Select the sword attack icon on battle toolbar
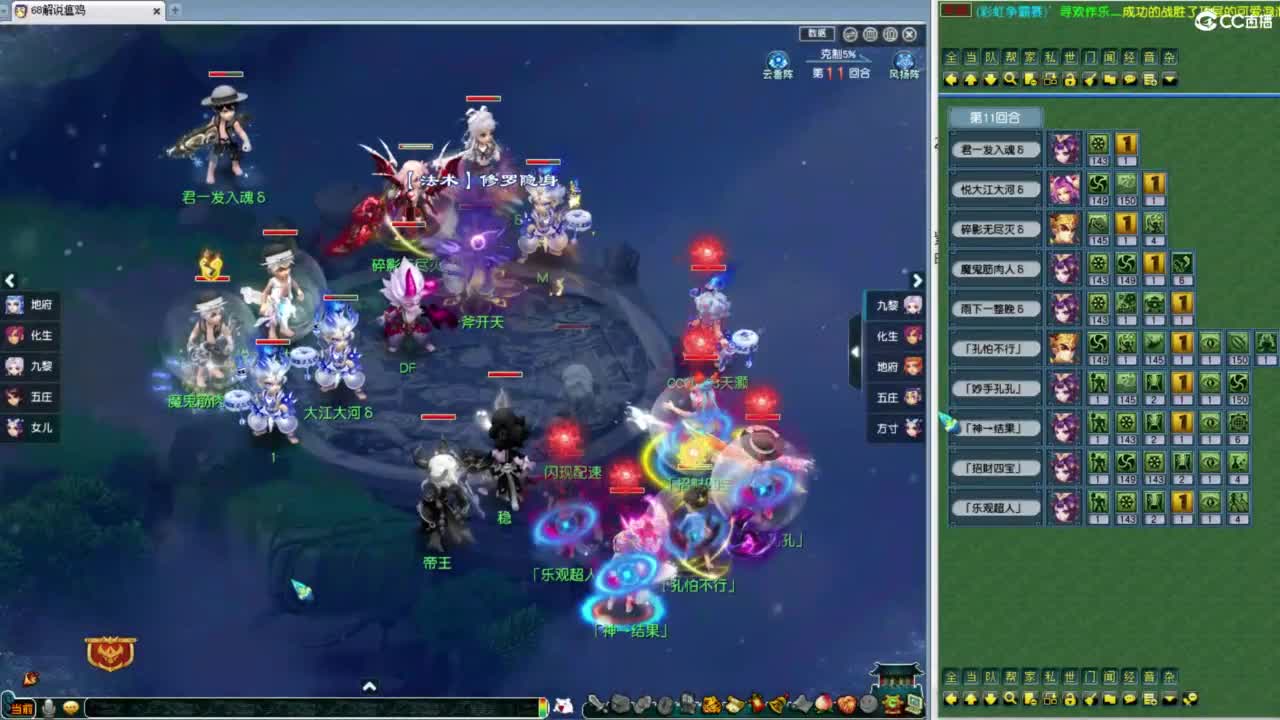Screen dimensions: 1280x720 [596, 704]
